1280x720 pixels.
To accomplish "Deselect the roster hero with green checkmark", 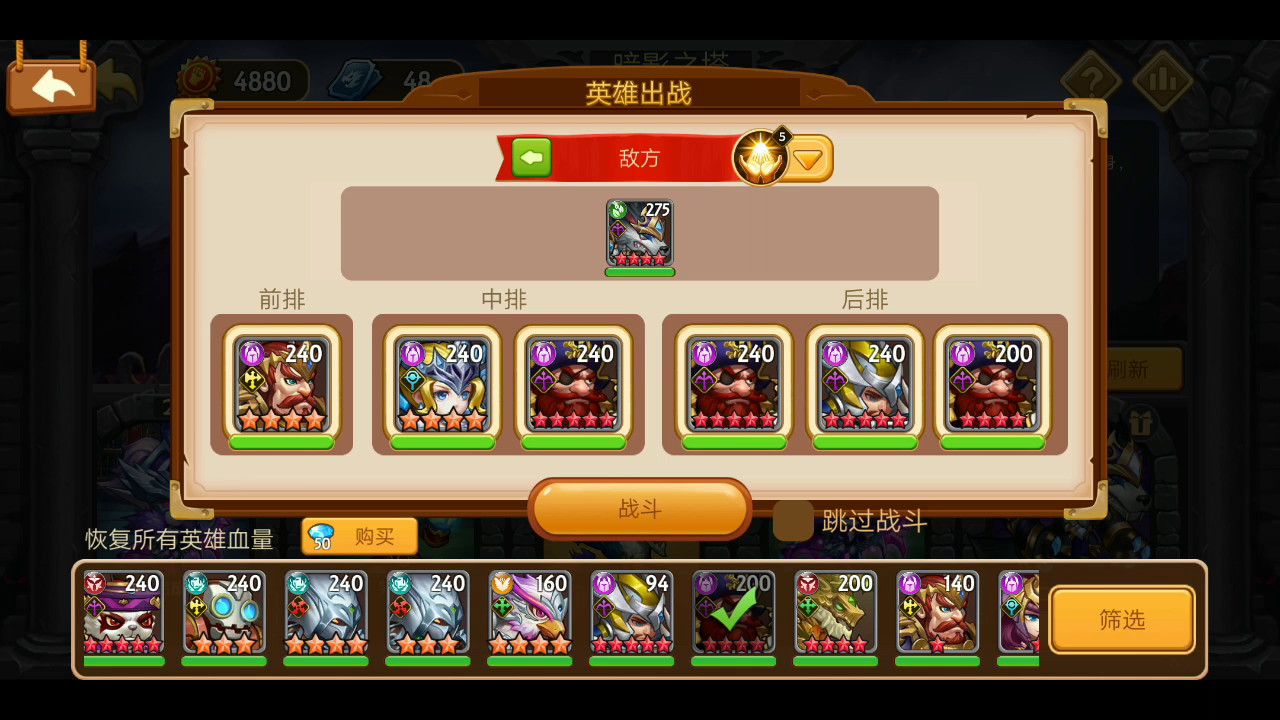I will 733,612.
